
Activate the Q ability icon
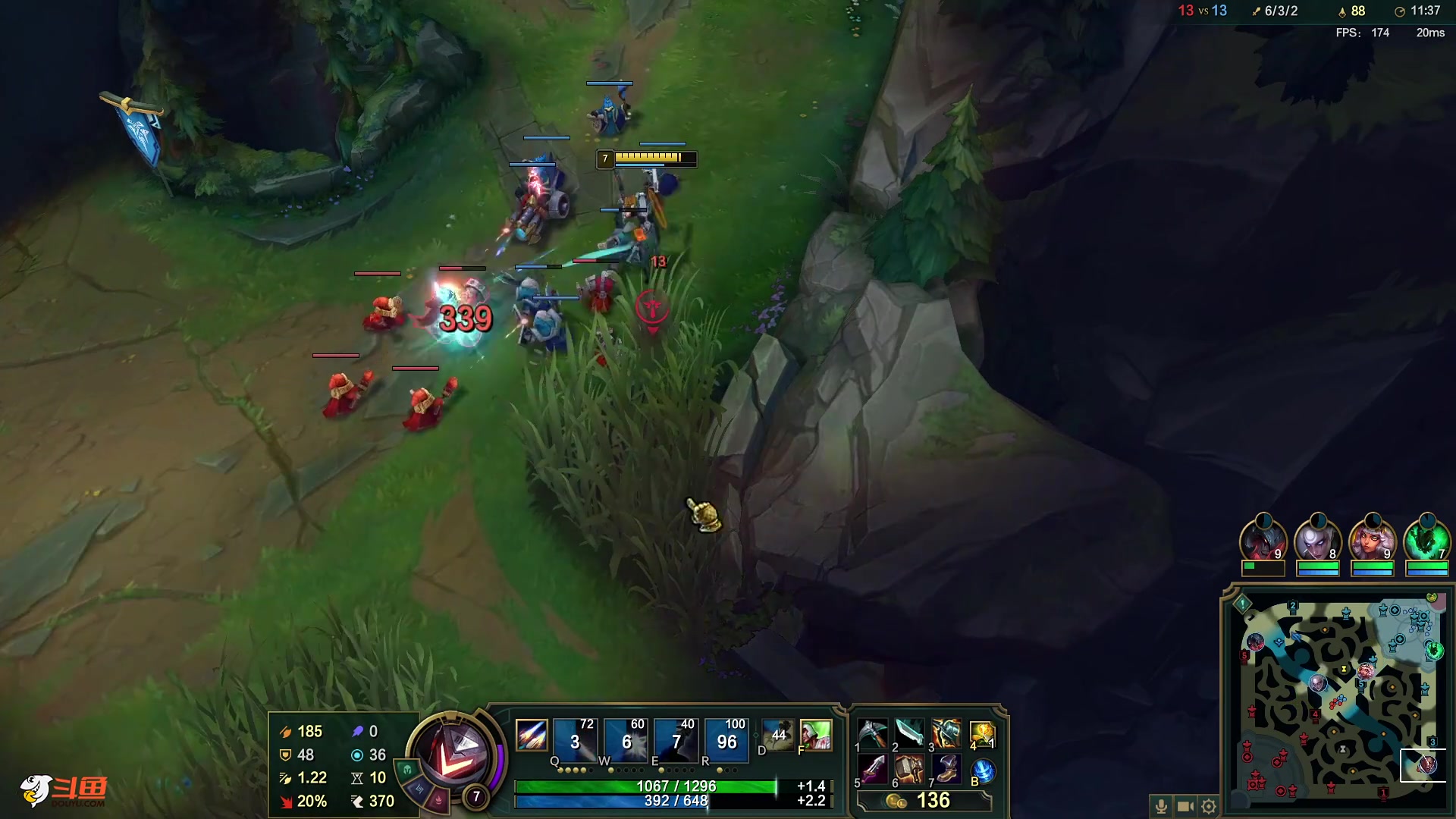click(x=574, y=738)
